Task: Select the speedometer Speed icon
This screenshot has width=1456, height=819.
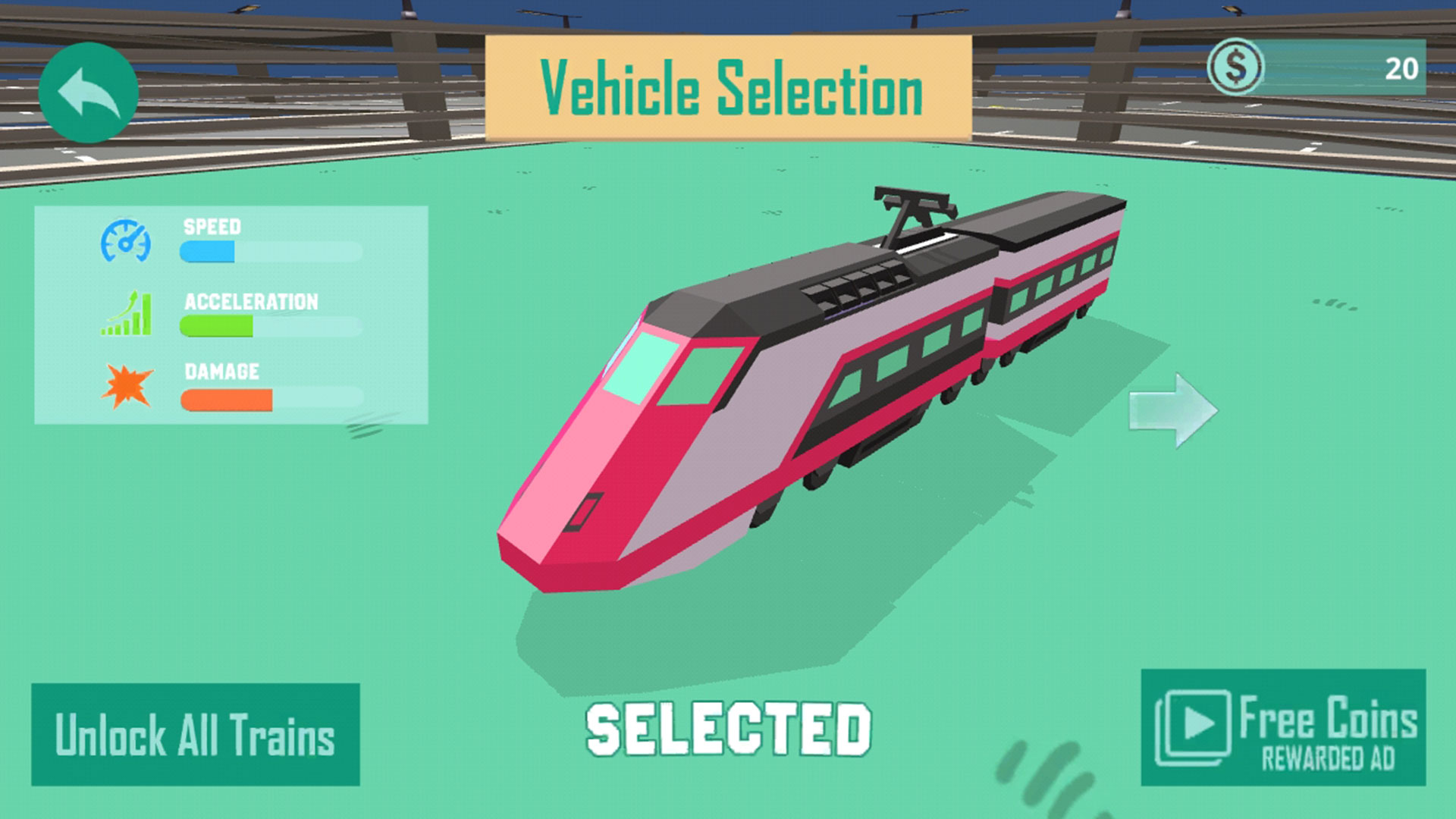Action: [126, 241]
